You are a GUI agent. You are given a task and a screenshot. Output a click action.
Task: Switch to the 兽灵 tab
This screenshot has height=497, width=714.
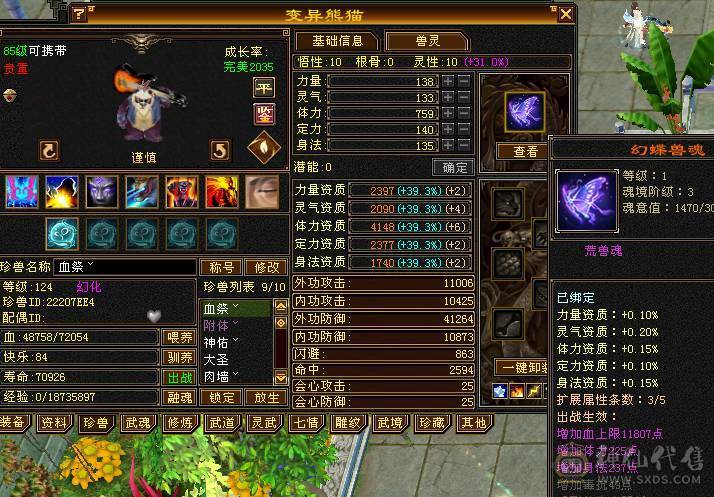(427, 41)
